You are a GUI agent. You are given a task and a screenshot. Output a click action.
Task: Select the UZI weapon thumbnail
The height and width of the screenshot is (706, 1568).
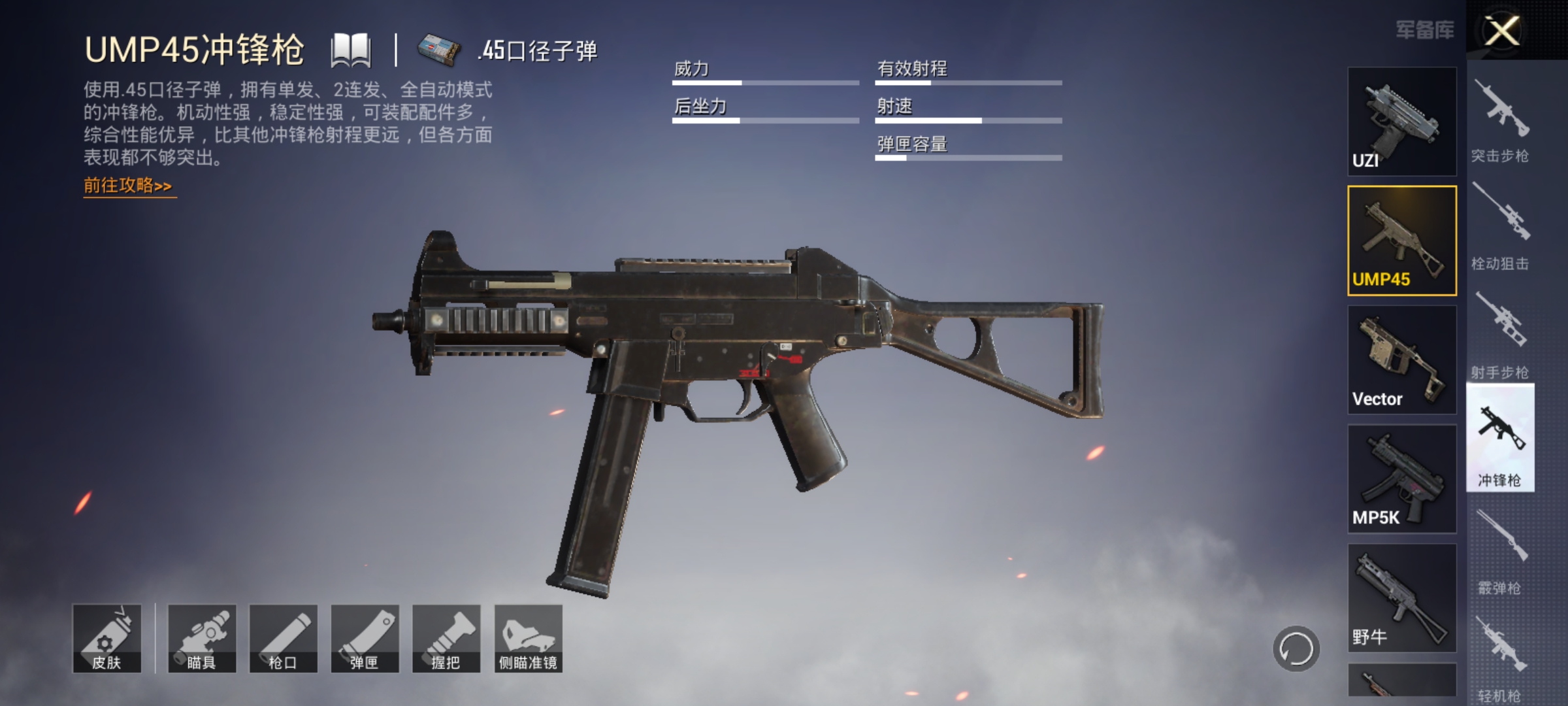coord(1401,121)
